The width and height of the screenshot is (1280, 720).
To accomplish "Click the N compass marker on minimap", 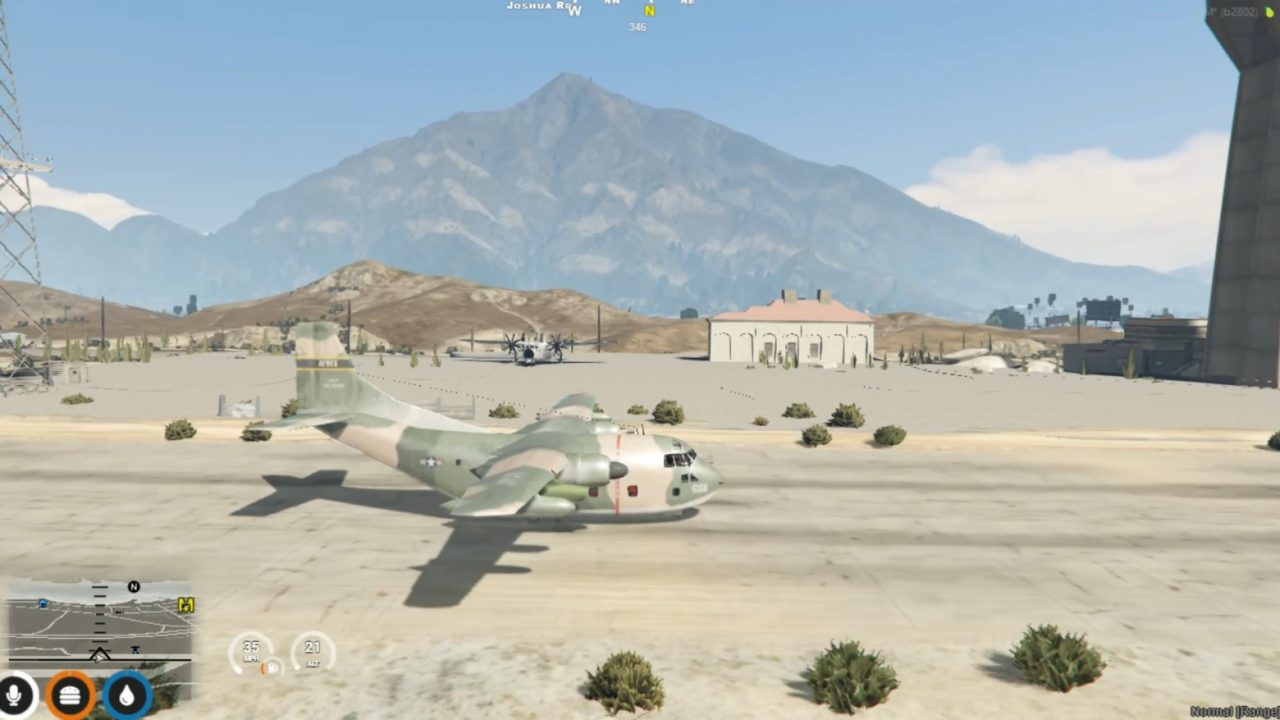I will pyautogui.click(x=134, y=586).
